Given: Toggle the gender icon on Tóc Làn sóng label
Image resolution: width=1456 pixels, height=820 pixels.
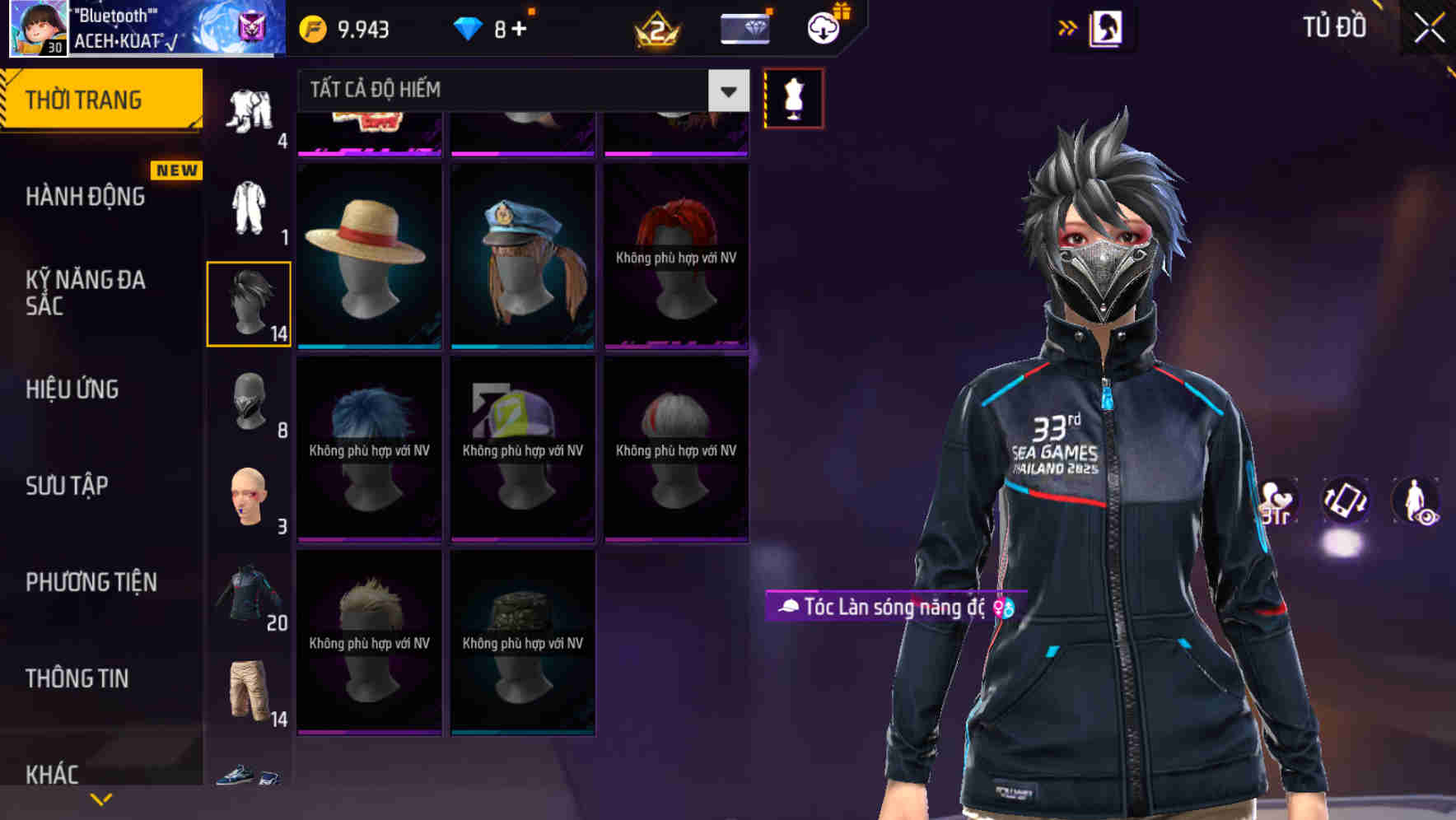Looking at the screenshot, I should click(x=1003, y=607).
